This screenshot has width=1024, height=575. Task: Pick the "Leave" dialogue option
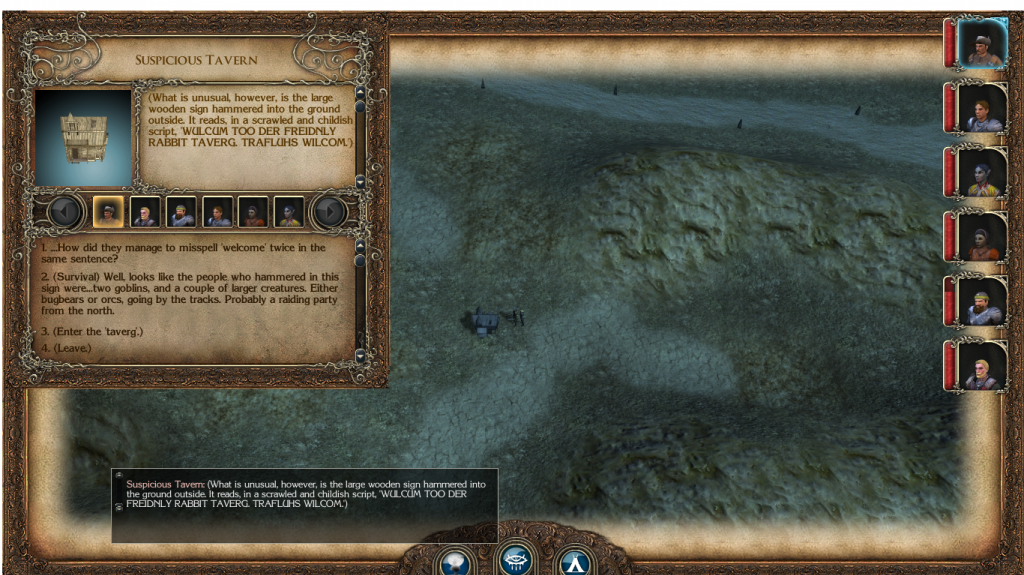pos(67,347)
